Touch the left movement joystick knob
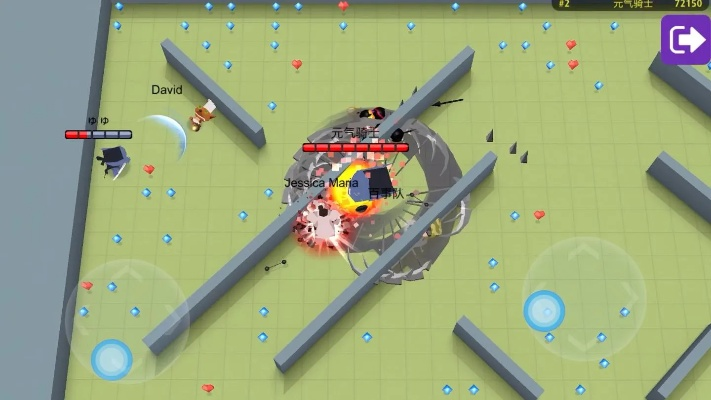Image resolution: width=711 pixels, height=400 pixels. 111,359
